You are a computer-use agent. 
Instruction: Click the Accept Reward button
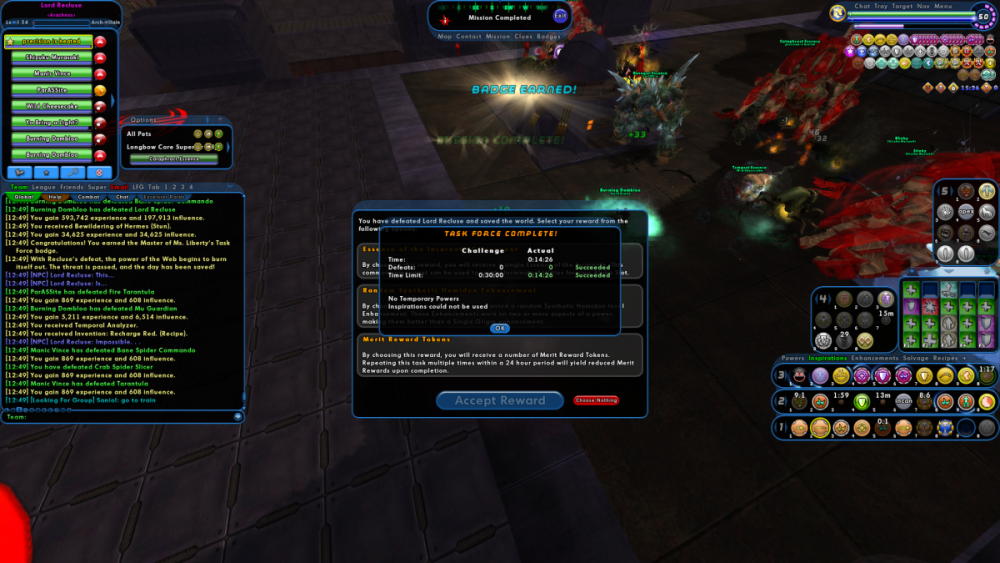coord(500,401)
